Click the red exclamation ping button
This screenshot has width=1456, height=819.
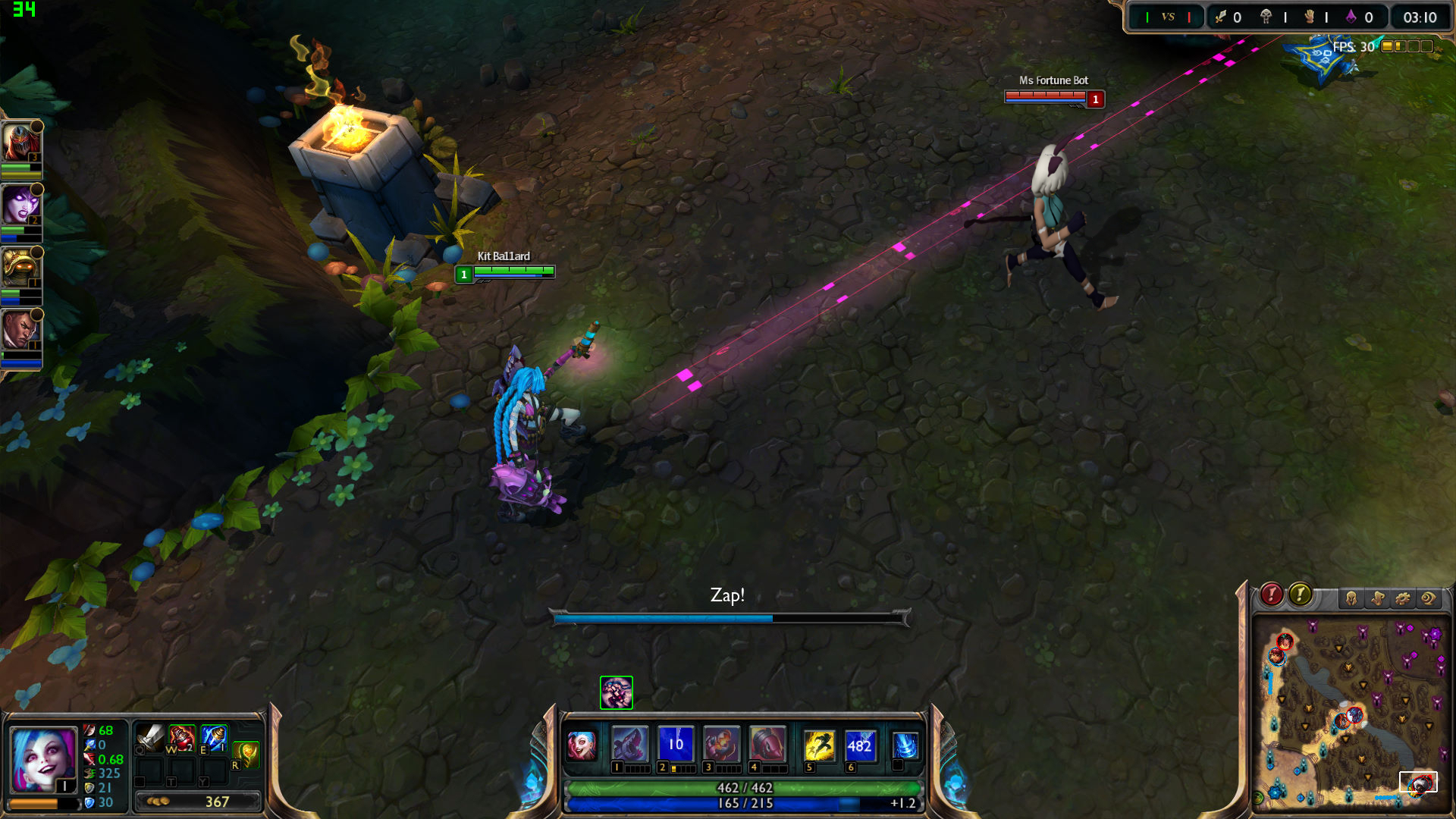(1272, 595)
